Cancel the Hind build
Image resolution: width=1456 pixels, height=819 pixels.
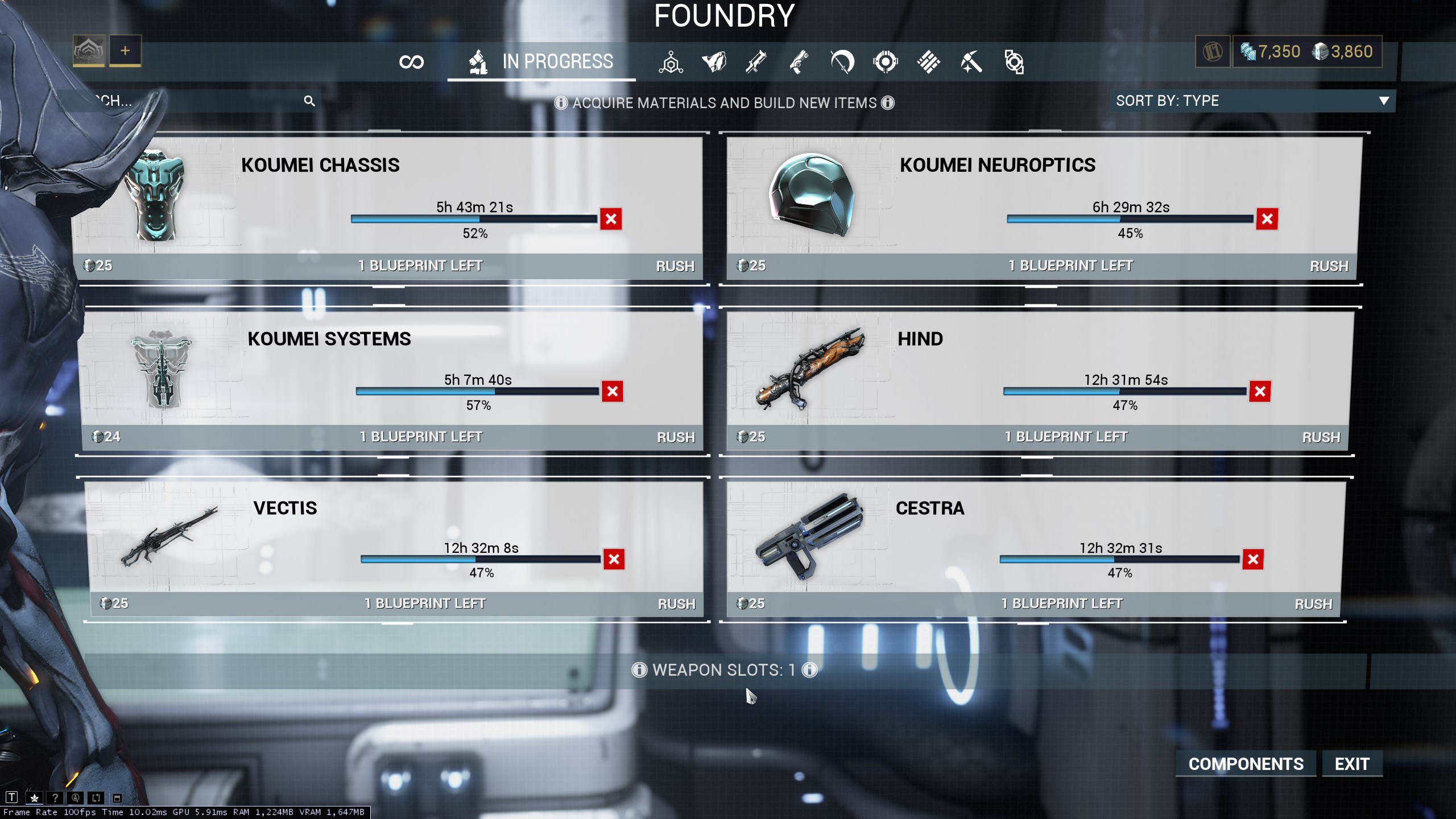(1259, 391)
